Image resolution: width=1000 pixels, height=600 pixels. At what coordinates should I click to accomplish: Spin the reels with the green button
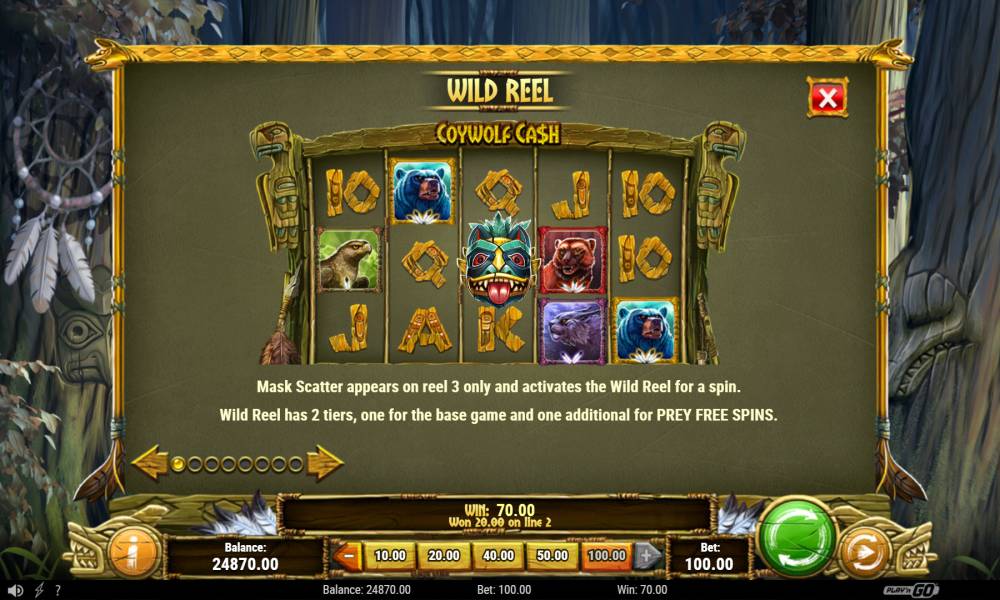(x=797, y=537)
